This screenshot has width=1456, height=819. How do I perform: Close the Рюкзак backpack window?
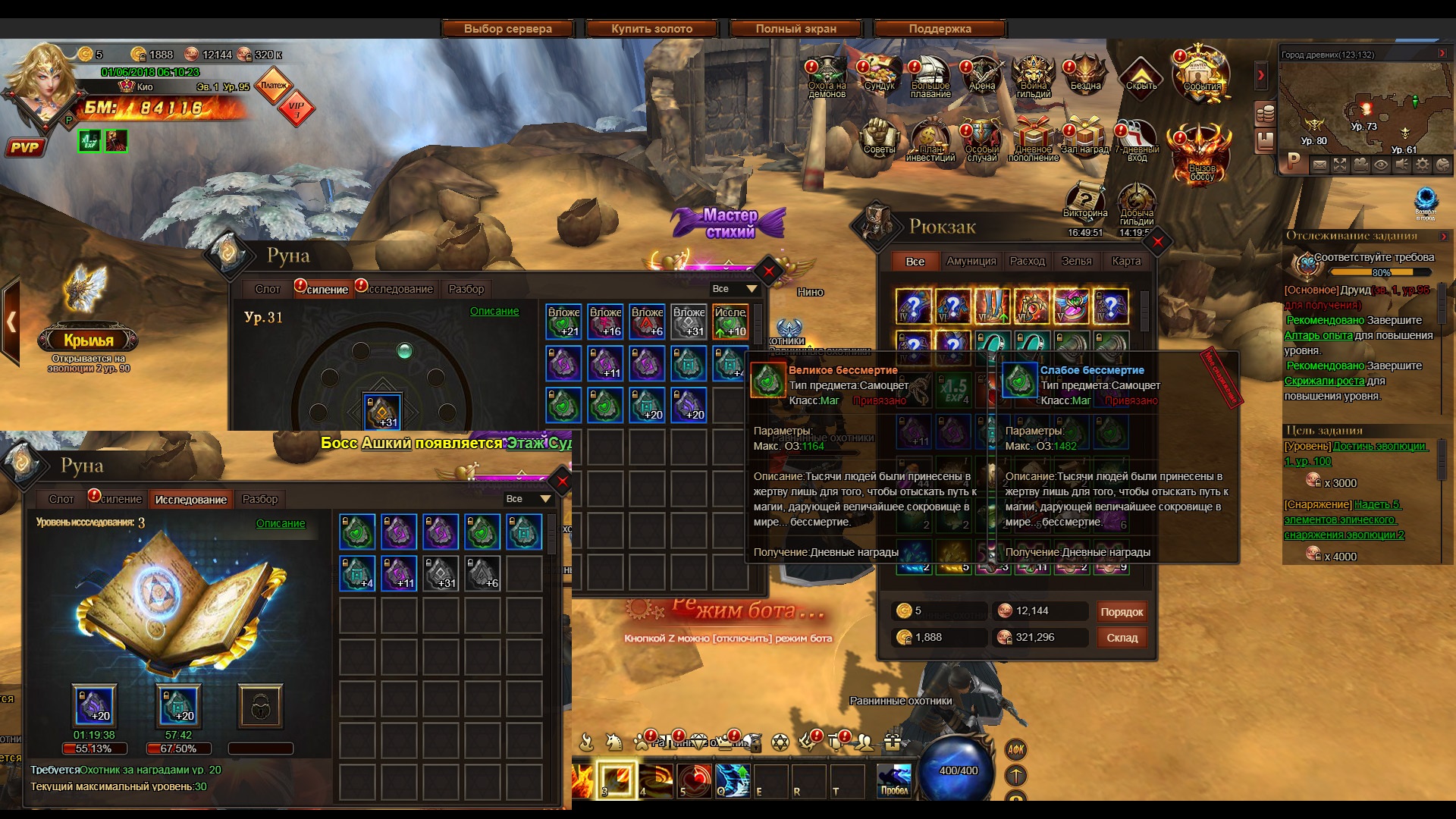click(x=1157, y=243)
